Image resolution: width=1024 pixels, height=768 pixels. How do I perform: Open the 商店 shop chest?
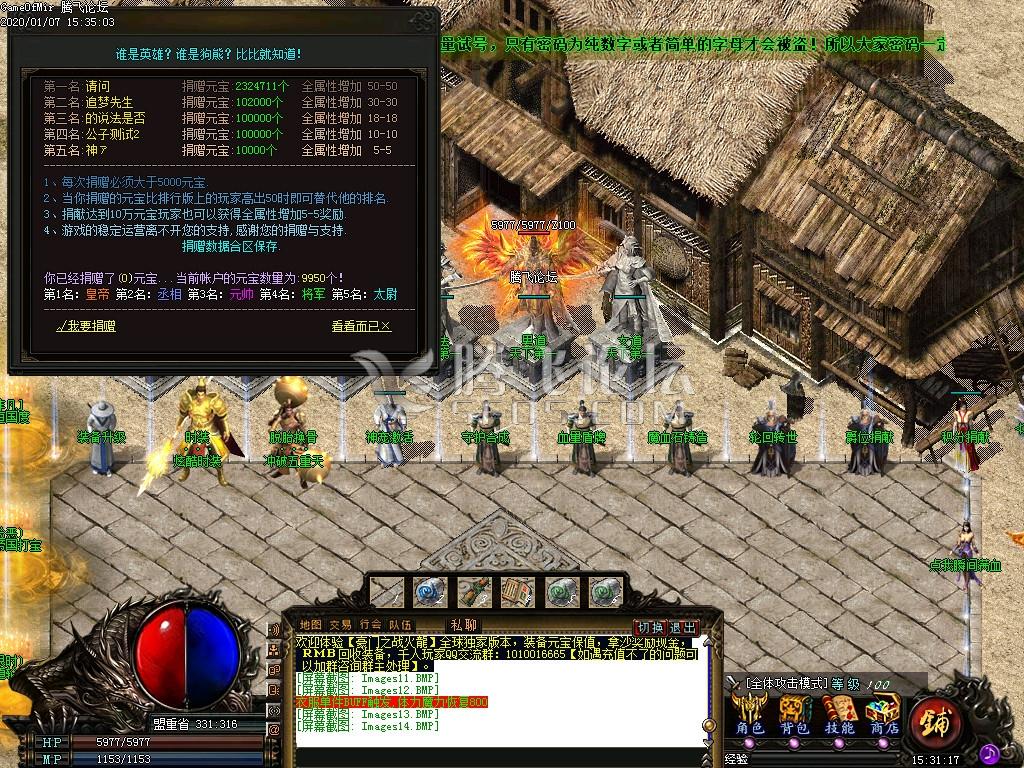884,714
